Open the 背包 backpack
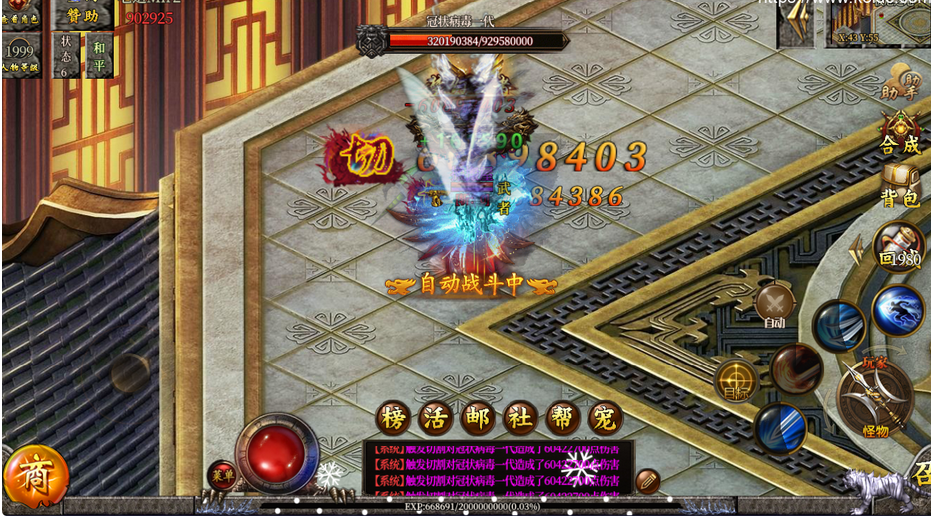The width and height of the screenshot is (931, 518). tap(899, 187)
